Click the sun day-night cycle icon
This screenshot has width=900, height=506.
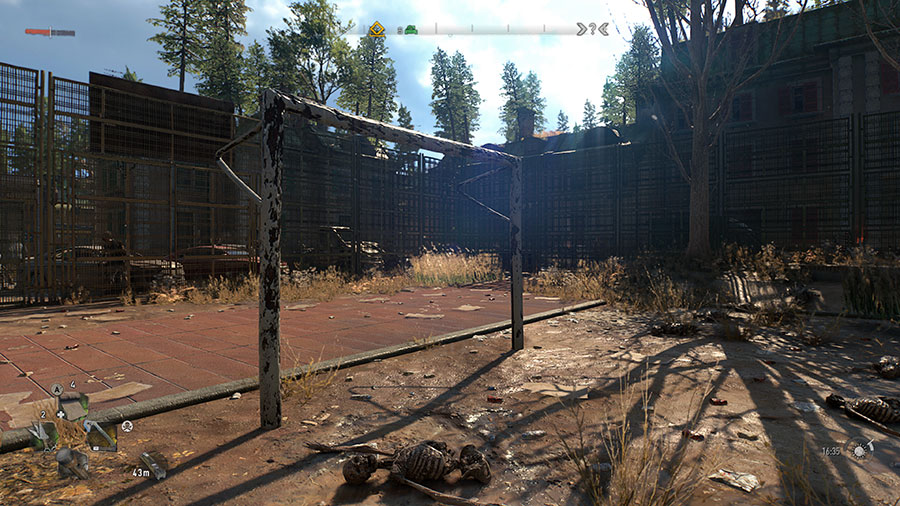tap(859, 450)
